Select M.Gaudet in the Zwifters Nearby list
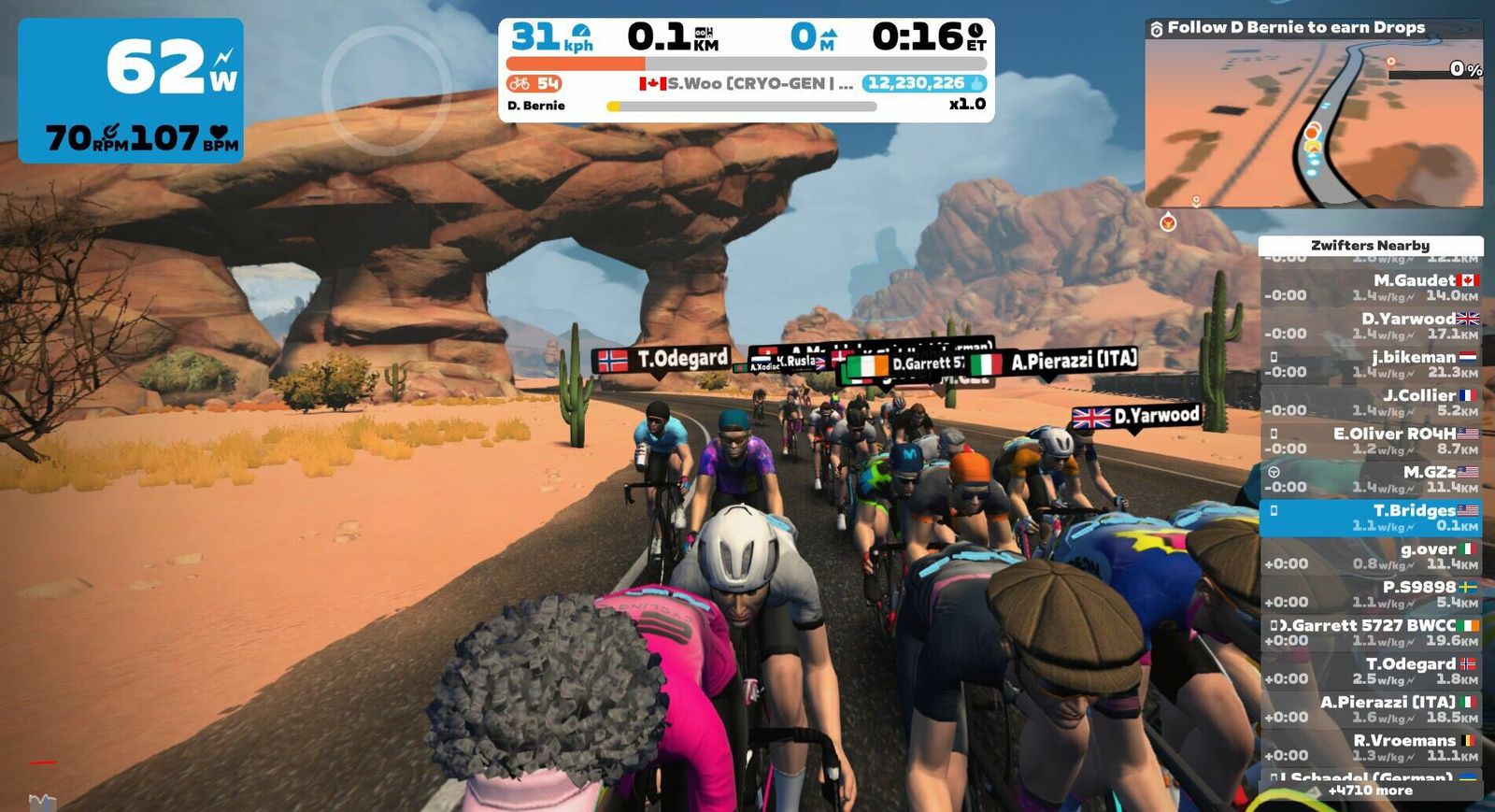Screen dimensions: 1495x812 (x=1371, y=288)
